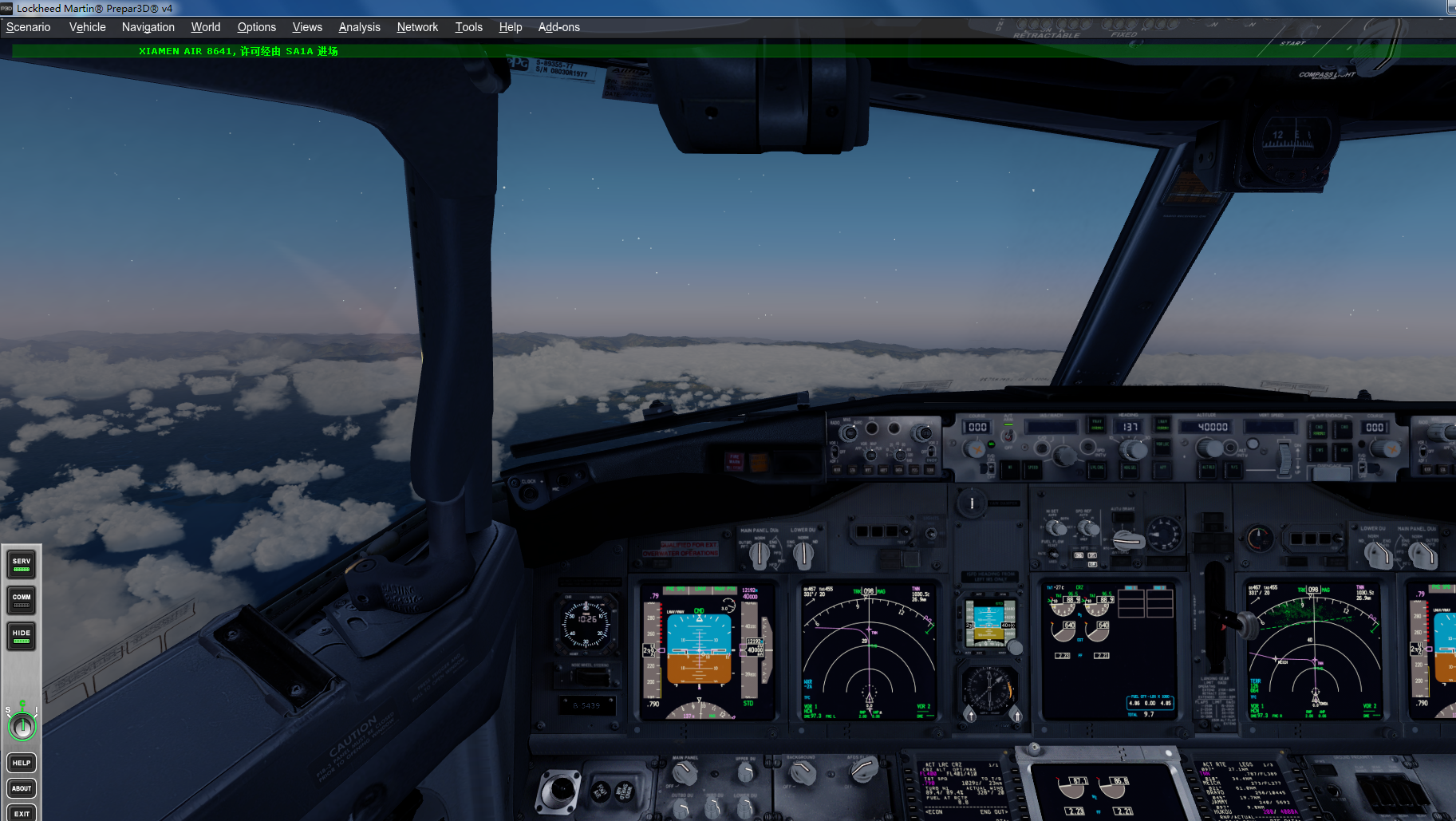Click the EXIT button on the sidebar
This screenshot has width=1456, height=821.
[21, 813]
